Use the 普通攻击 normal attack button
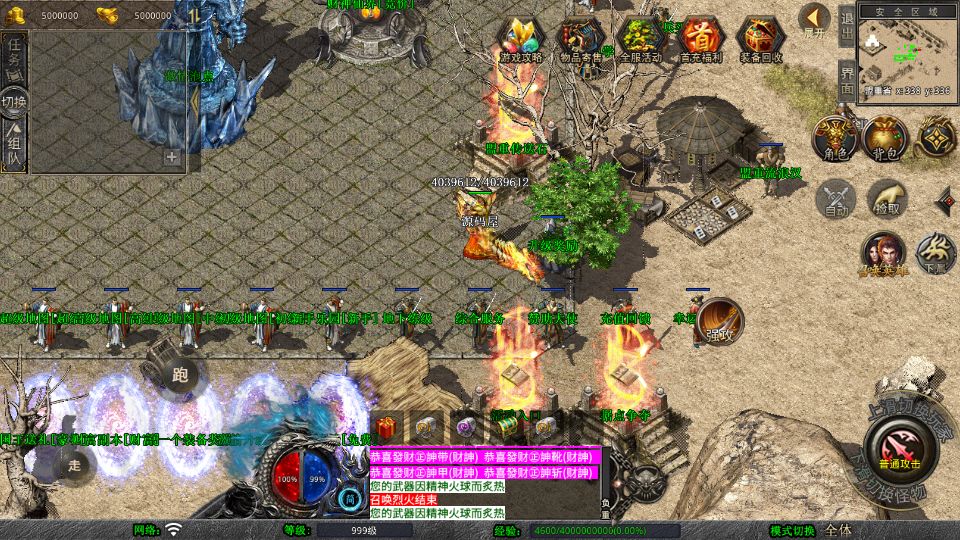The width and height of the screenshot is (960, 540). (x=901, y=443)
